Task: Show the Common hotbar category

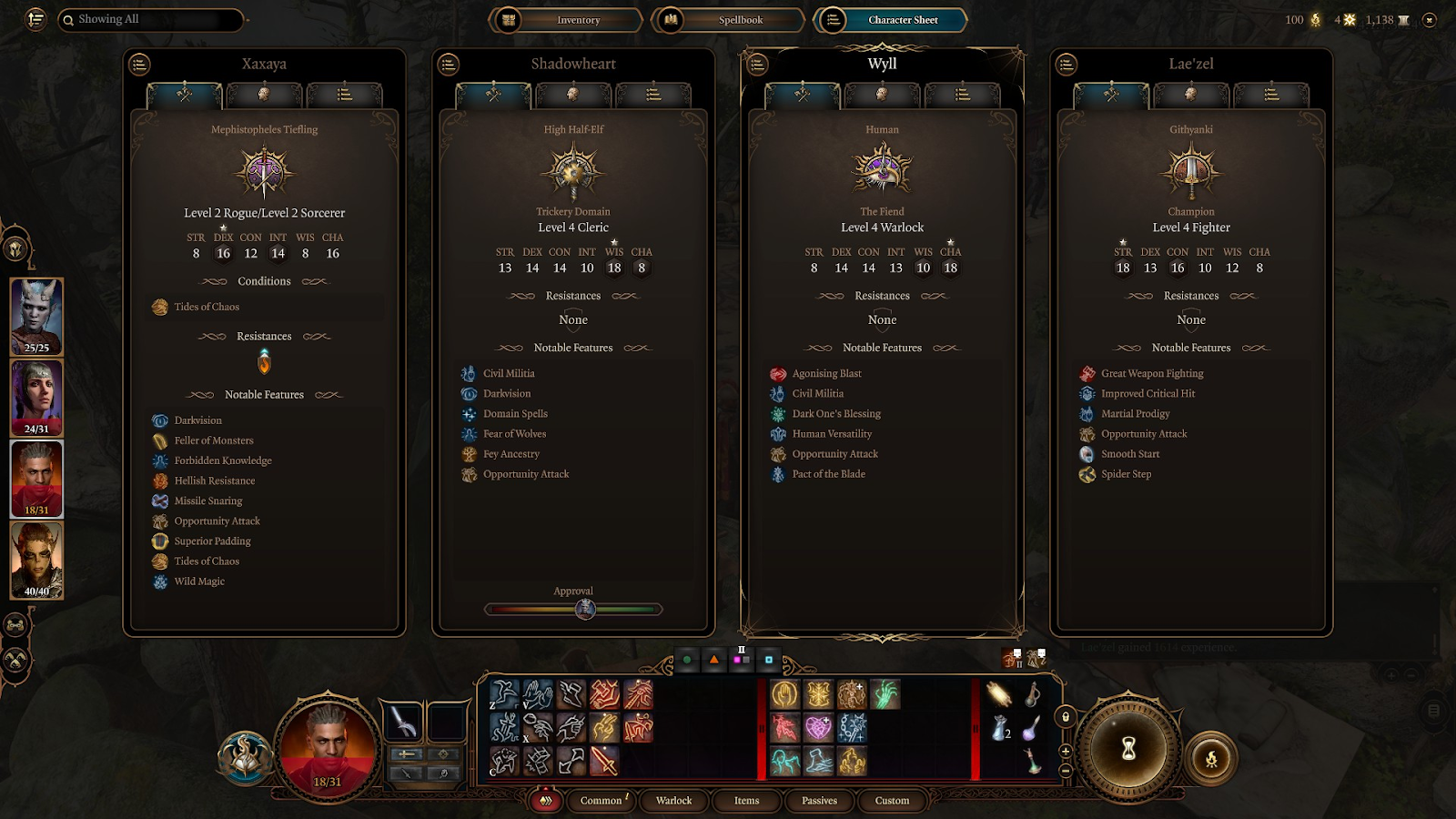Action: (601, 801)
